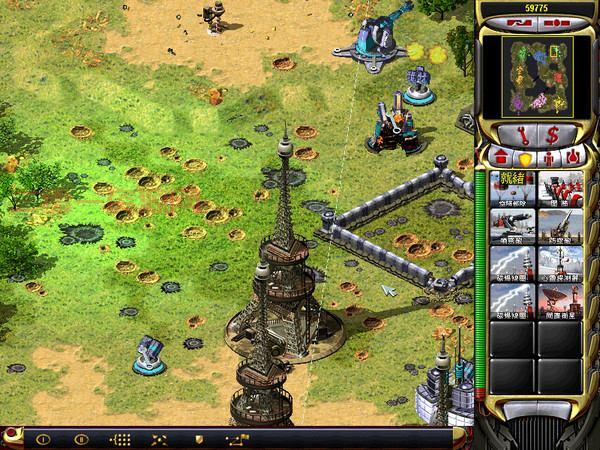Activate the dollar sign sell button
Viewport: 600px width, 450px height.
pos(552,135)
